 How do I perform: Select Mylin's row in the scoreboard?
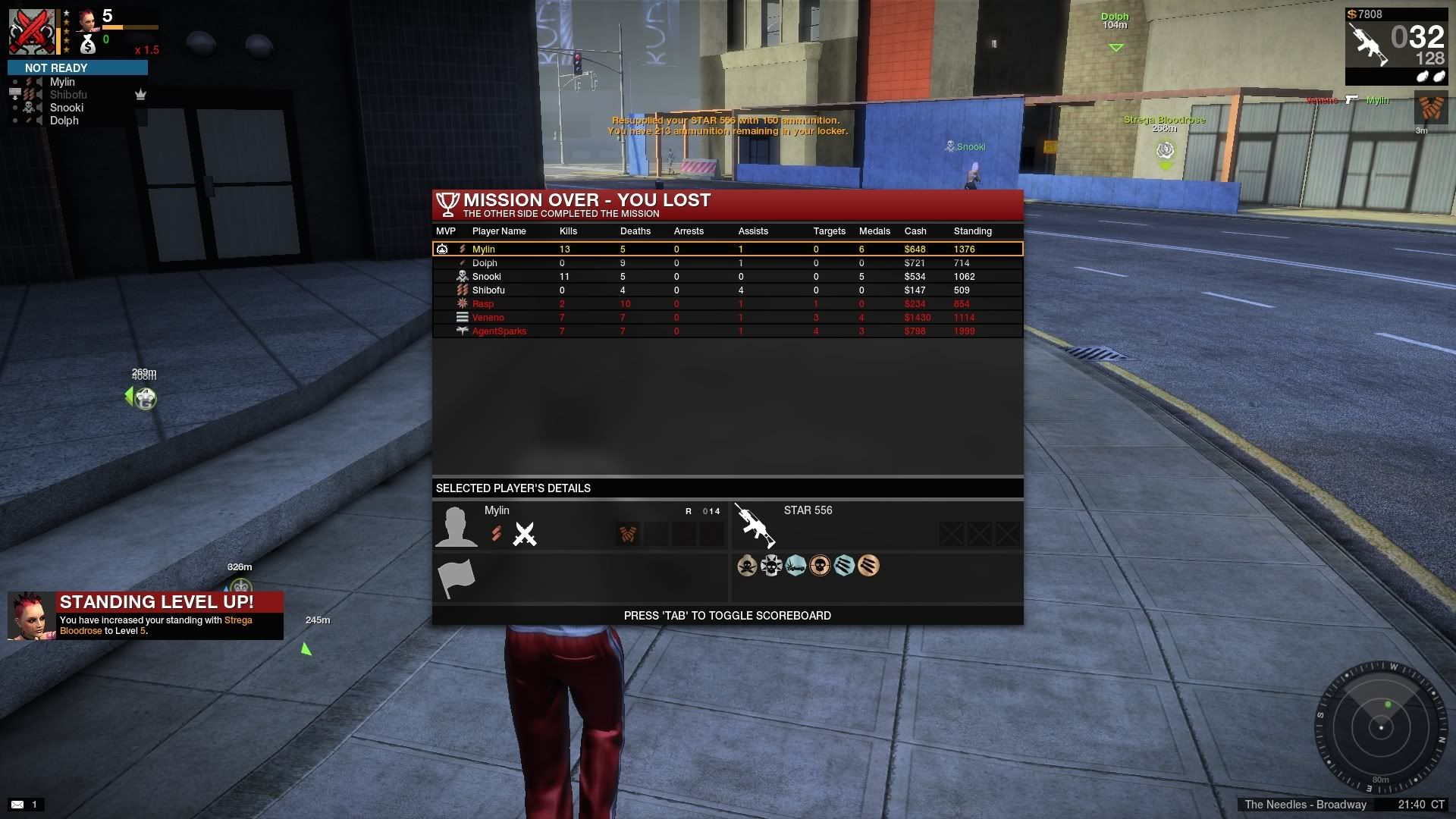(726, 249)
